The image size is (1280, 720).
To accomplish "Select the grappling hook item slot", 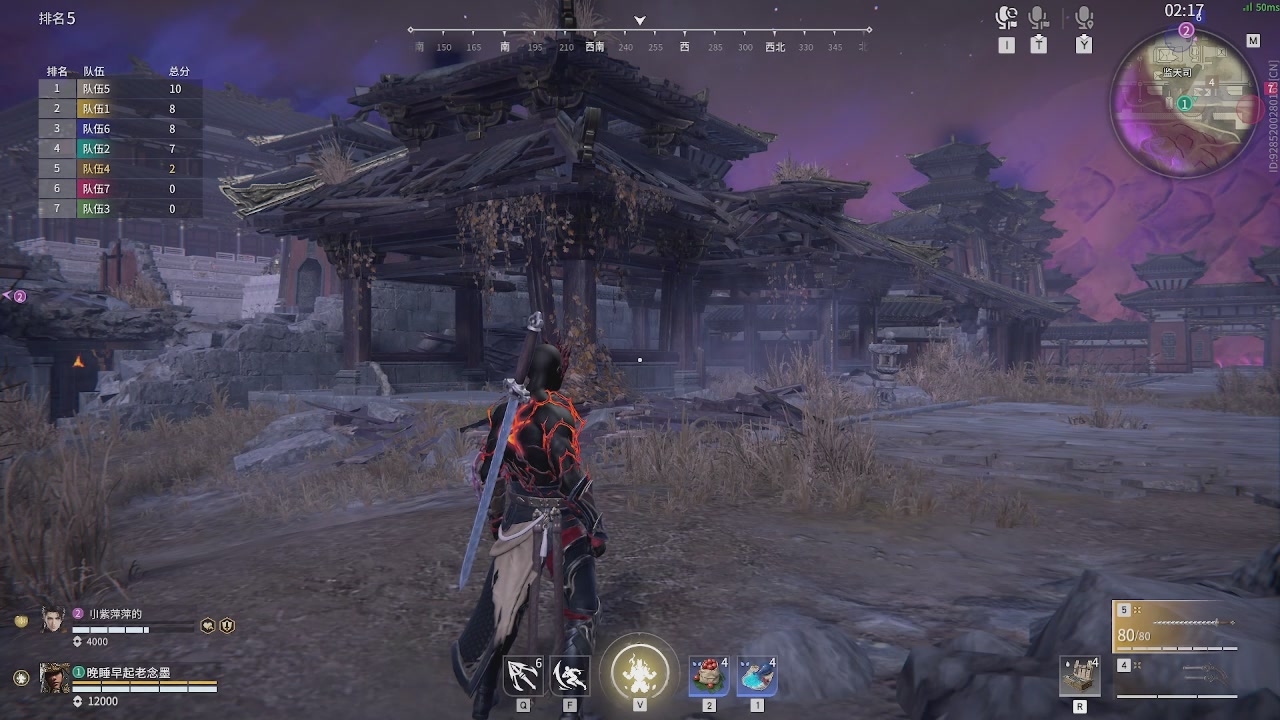I will click(x=523, y=675).
